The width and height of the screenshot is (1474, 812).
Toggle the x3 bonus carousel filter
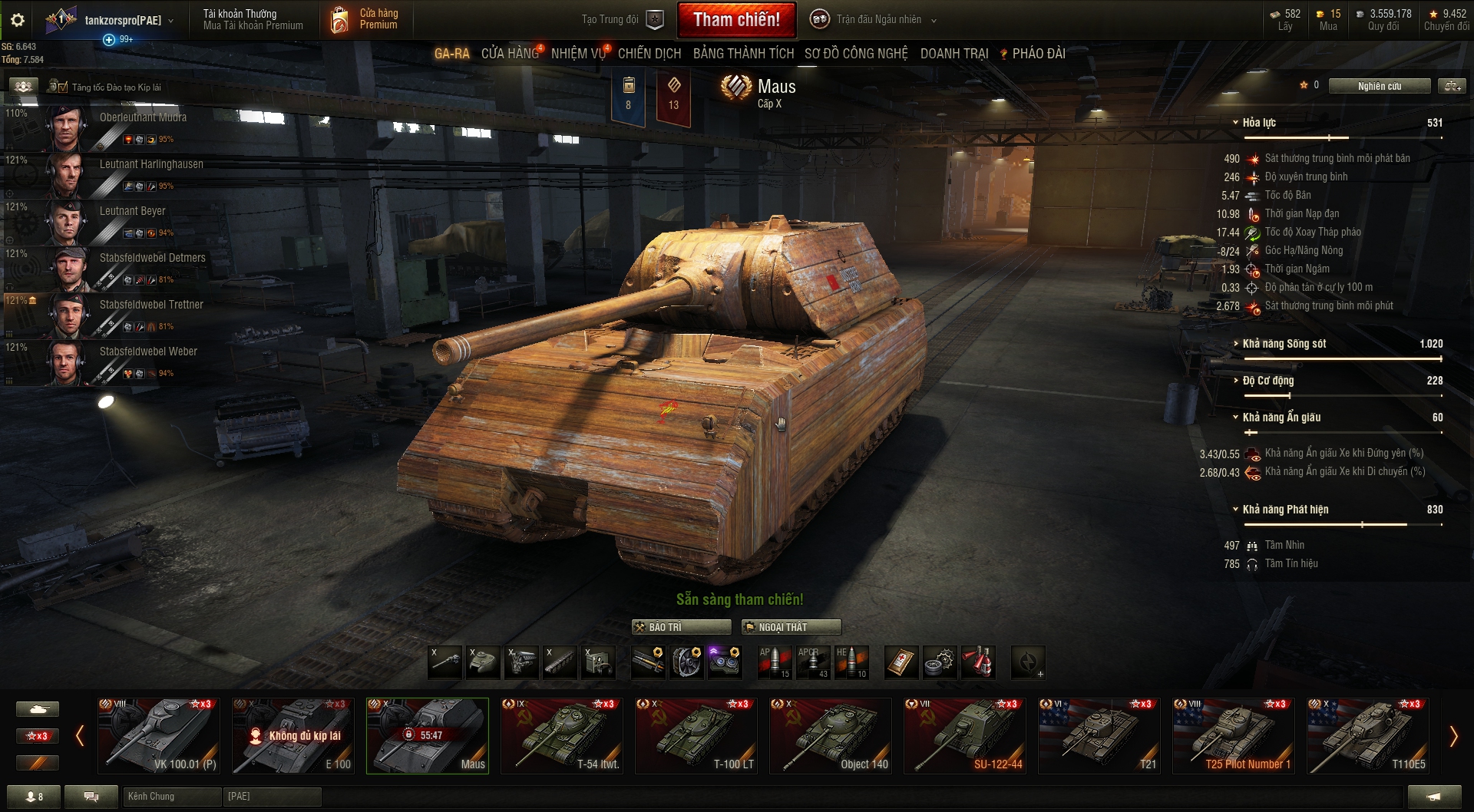[x=37, y=735]
